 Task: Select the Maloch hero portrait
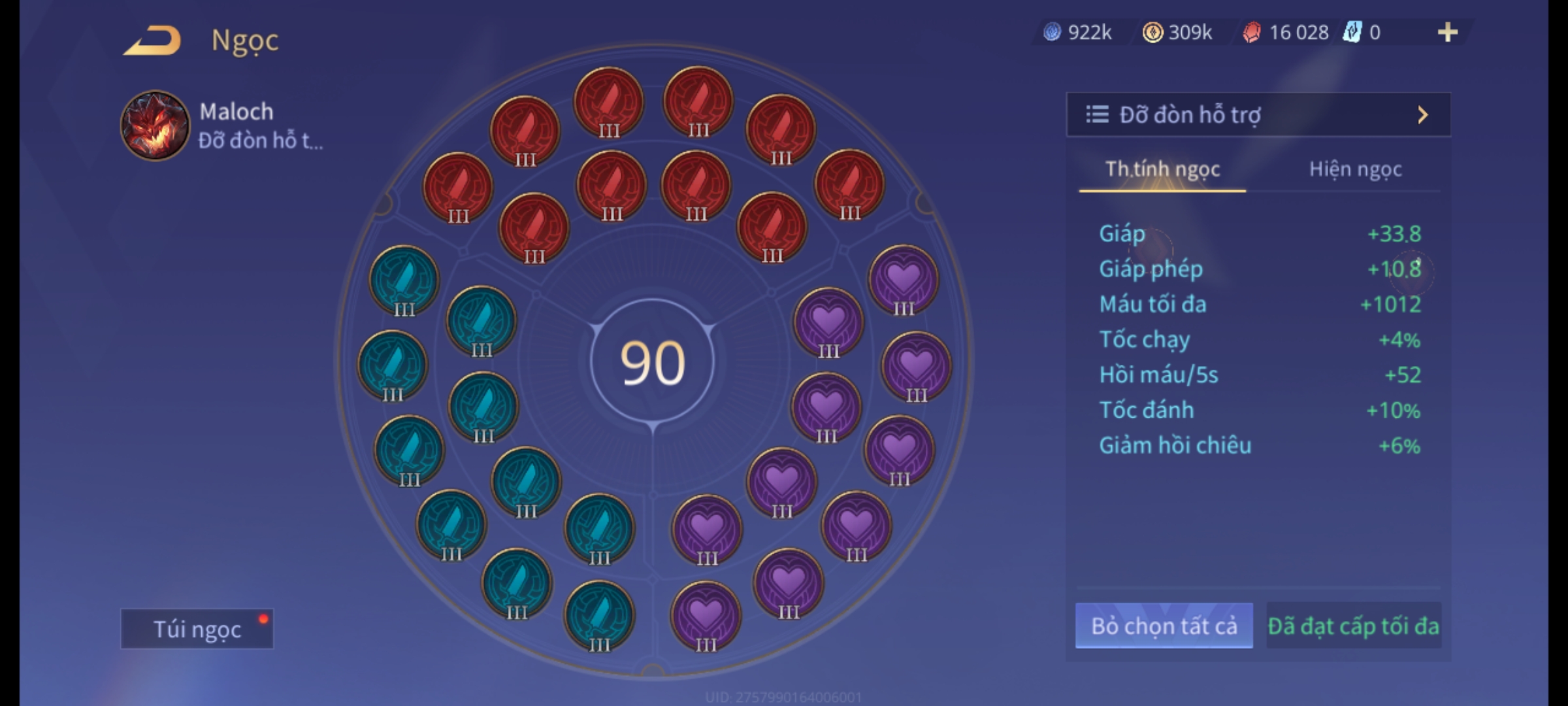(x=155, y=126)
